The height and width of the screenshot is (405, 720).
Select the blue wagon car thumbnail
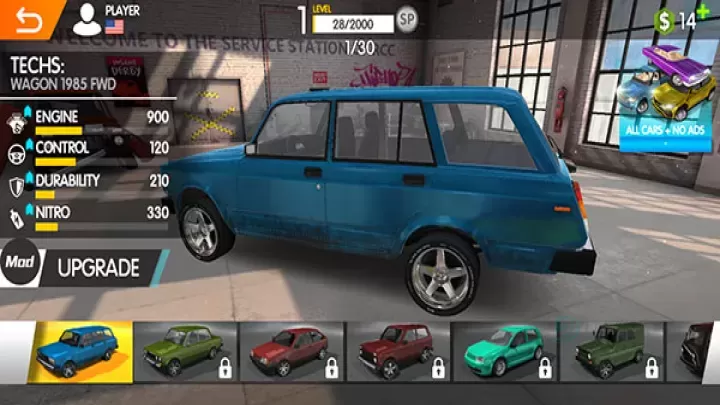81,350
